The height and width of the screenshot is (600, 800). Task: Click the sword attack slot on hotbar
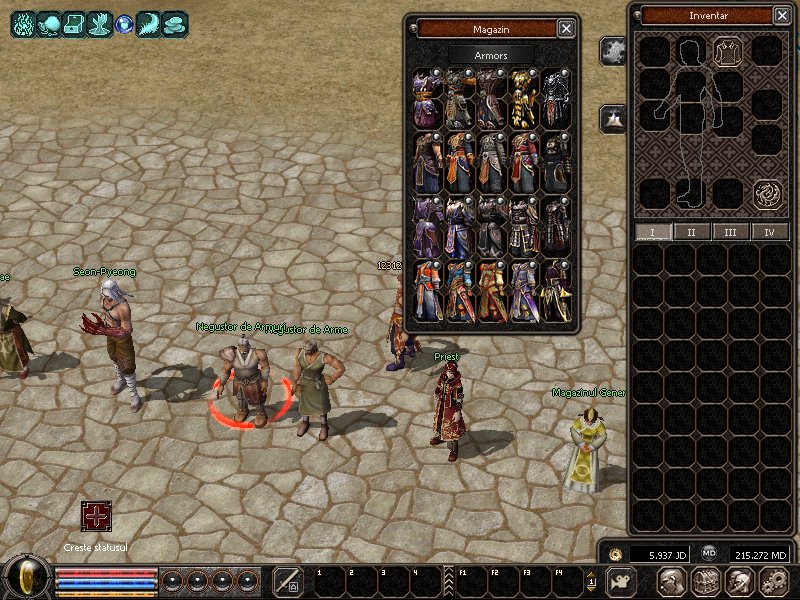tap(288, 581)
